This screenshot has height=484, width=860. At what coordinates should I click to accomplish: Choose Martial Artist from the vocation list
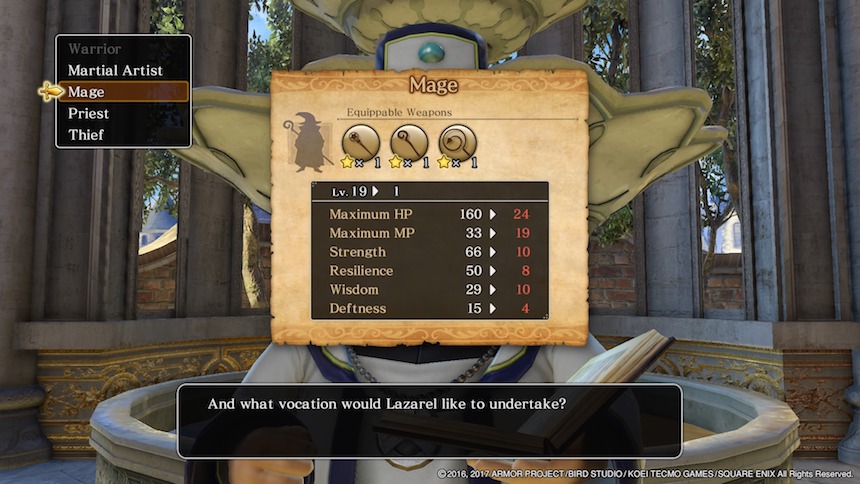(115, 71)
